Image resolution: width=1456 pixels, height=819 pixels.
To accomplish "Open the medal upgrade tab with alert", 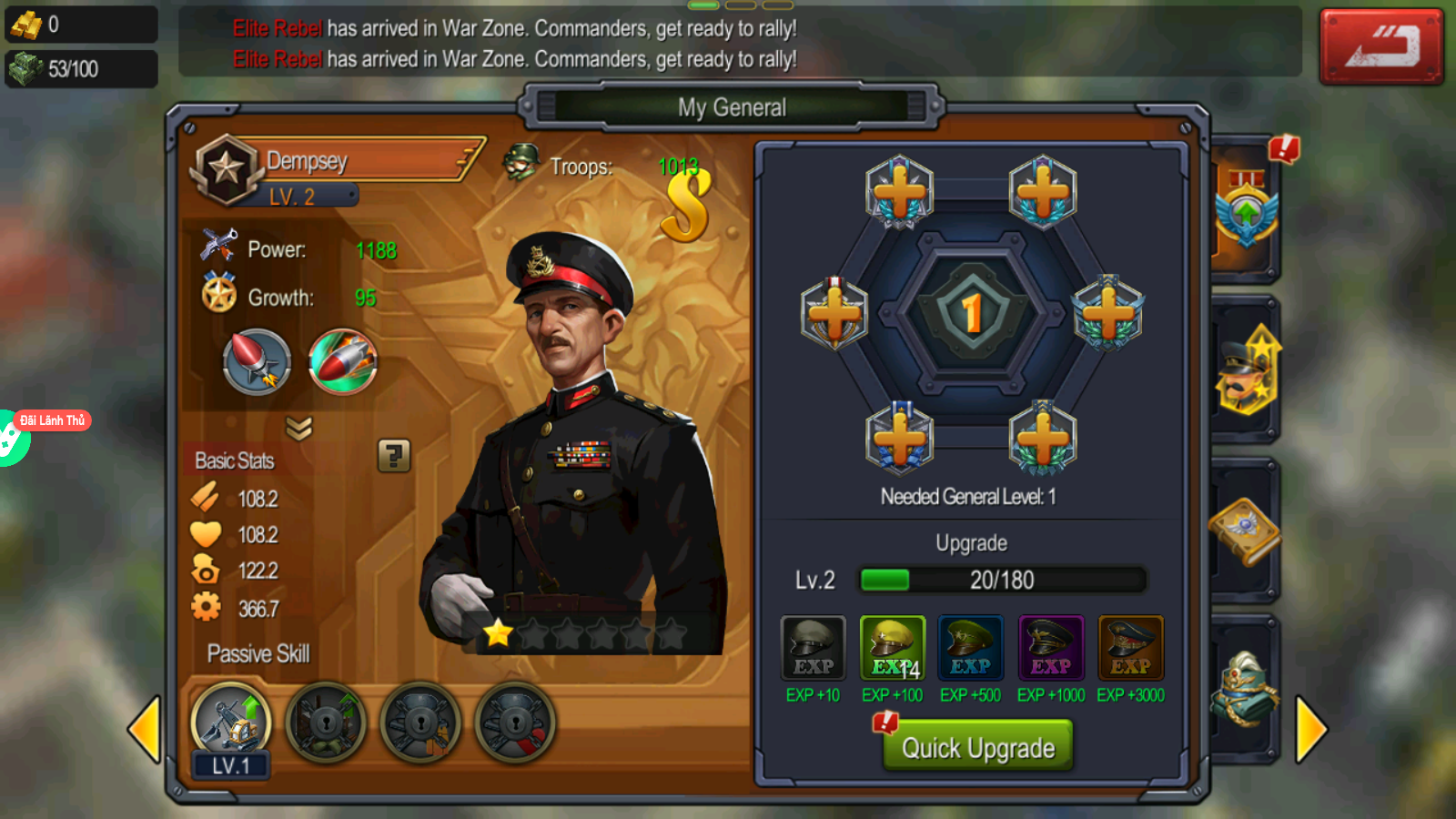I will (x=1248, y=209).
